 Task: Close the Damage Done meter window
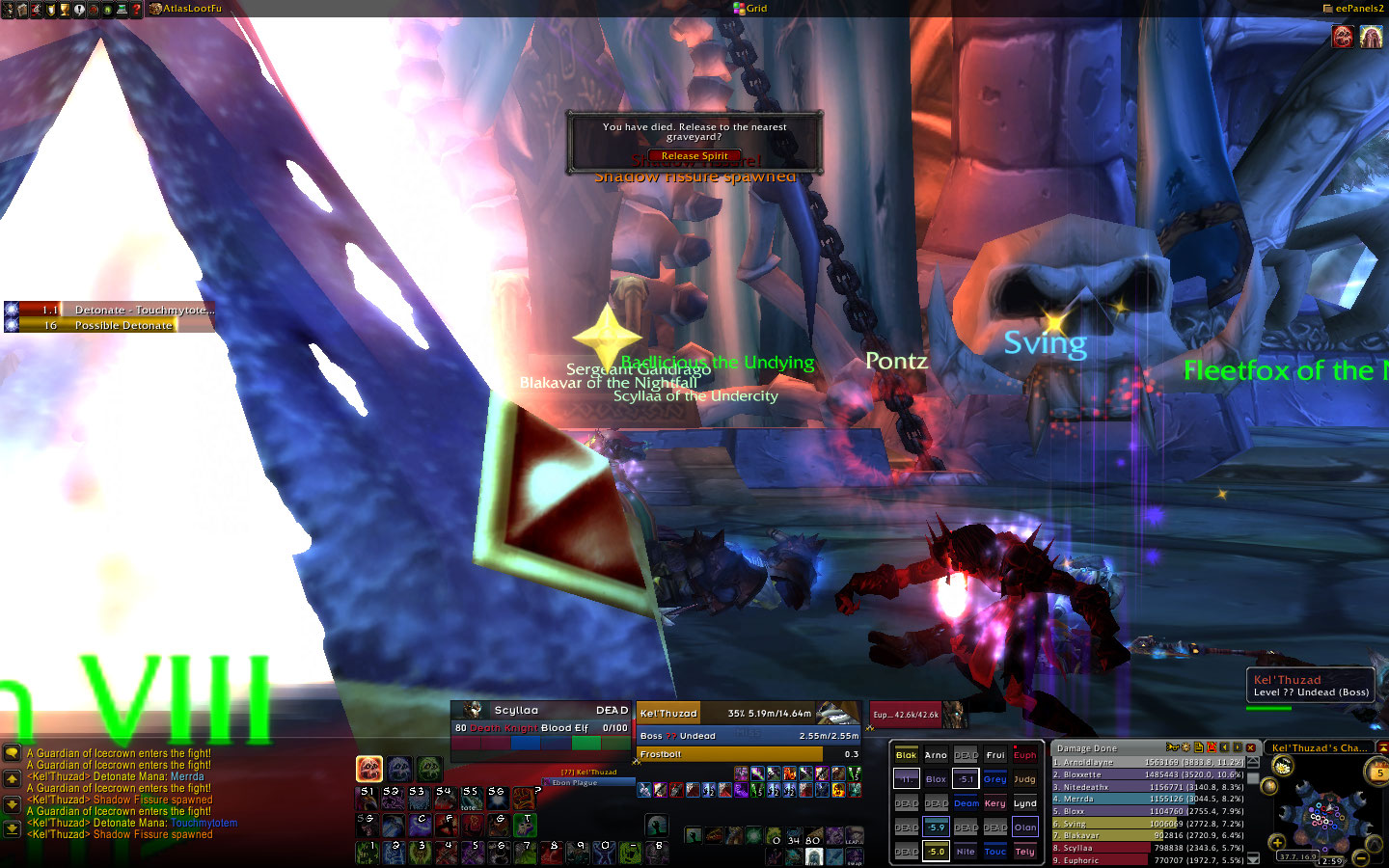1251,747
